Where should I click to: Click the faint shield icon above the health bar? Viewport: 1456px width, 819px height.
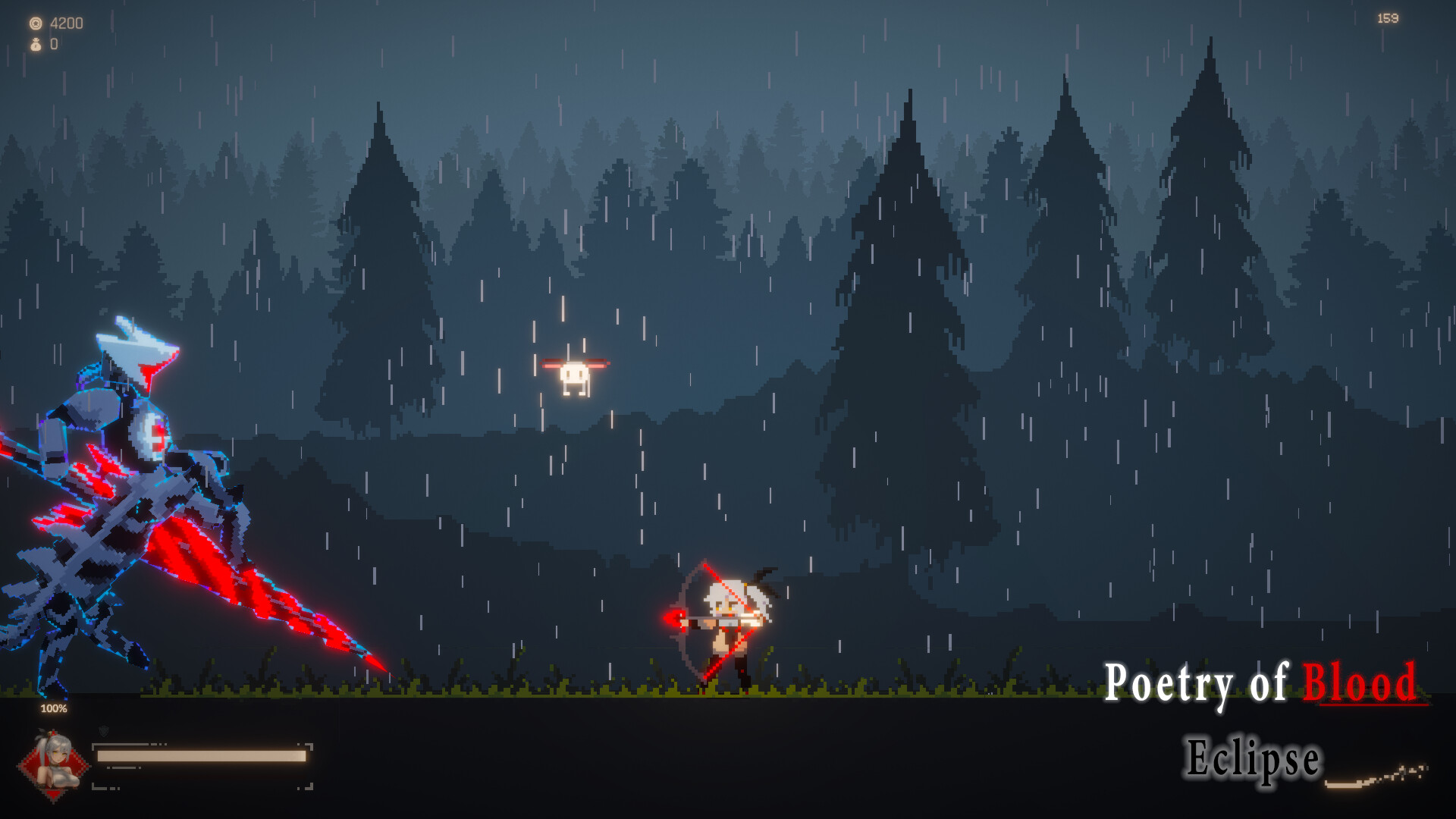(104, 732)
